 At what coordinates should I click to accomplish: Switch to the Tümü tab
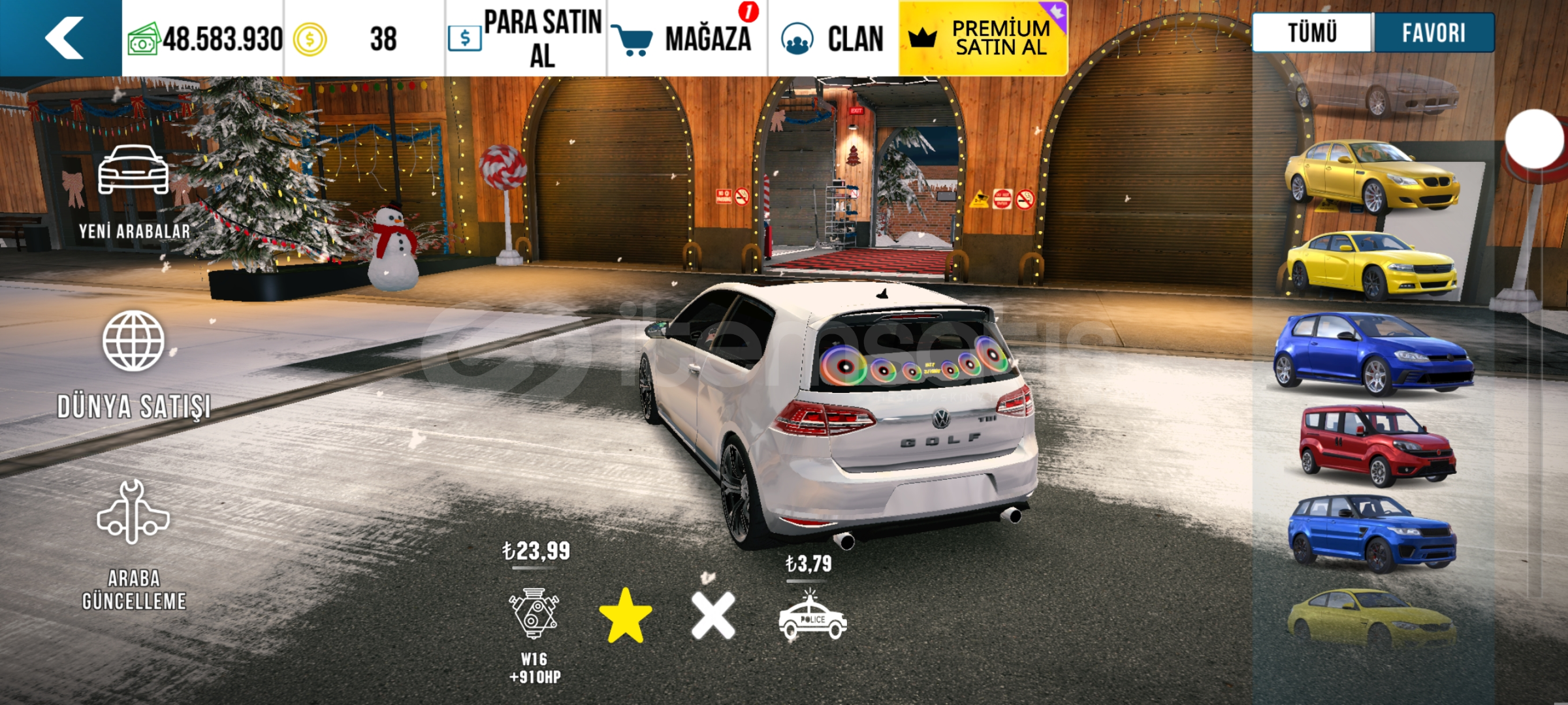point(1312,33)
